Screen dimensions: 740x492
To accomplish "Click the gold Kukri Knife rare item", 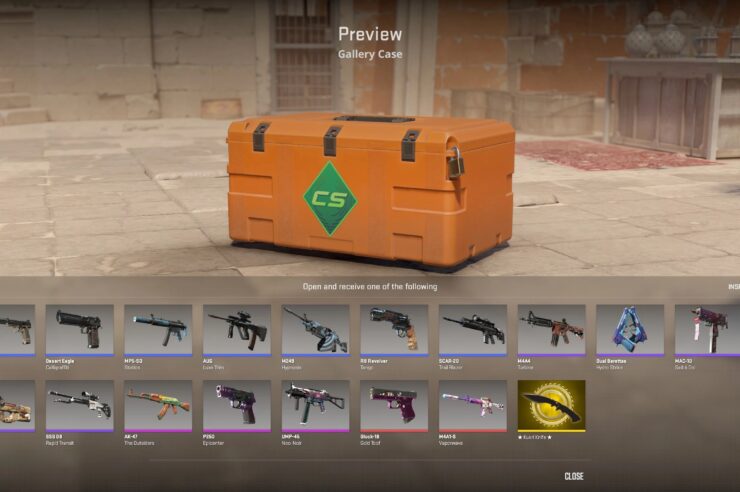I will (x=551, y=405).
